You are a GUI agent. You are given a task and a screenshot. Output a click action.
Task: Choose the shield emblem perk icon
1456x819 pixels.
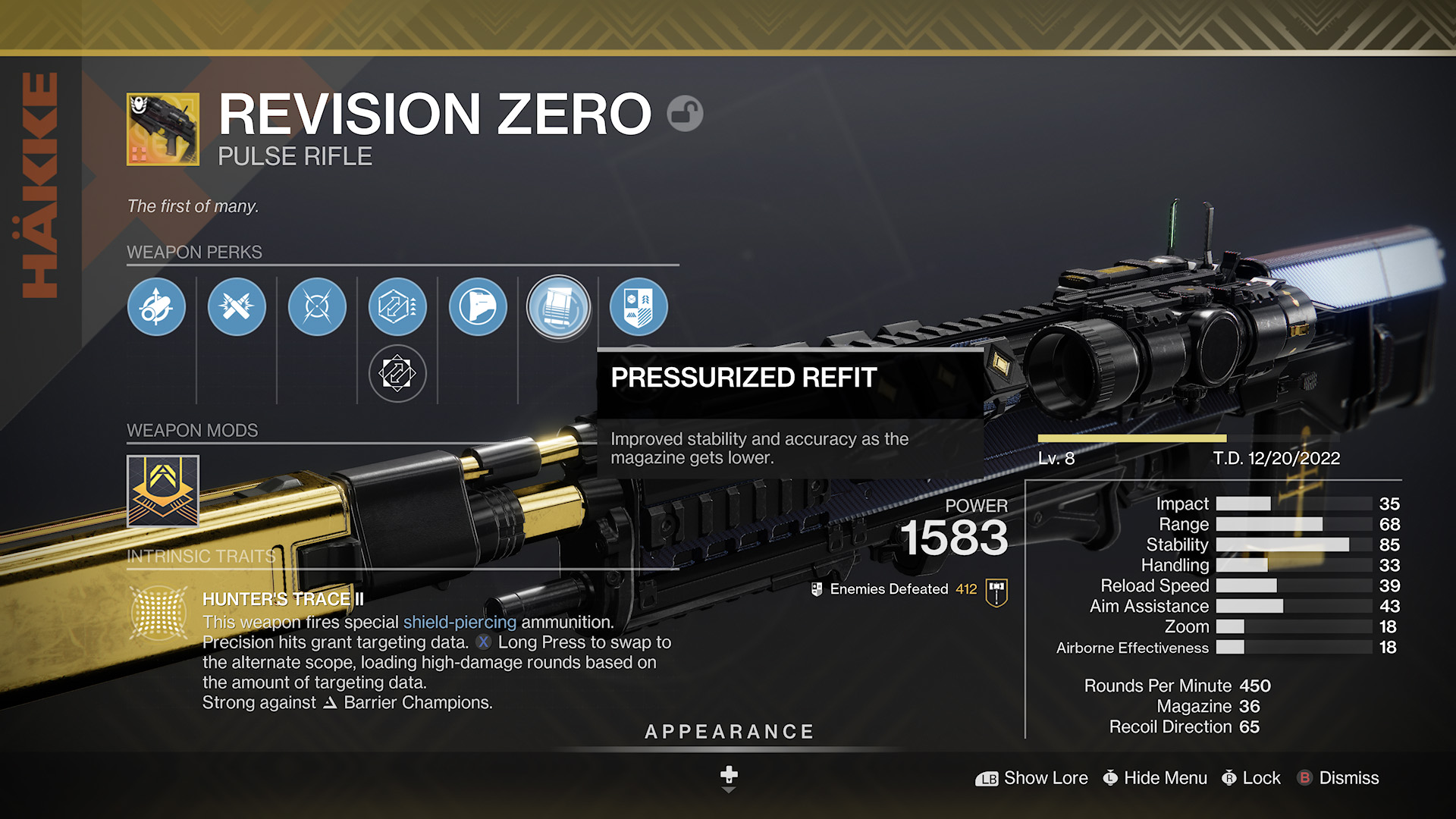[x=639, y=307]
